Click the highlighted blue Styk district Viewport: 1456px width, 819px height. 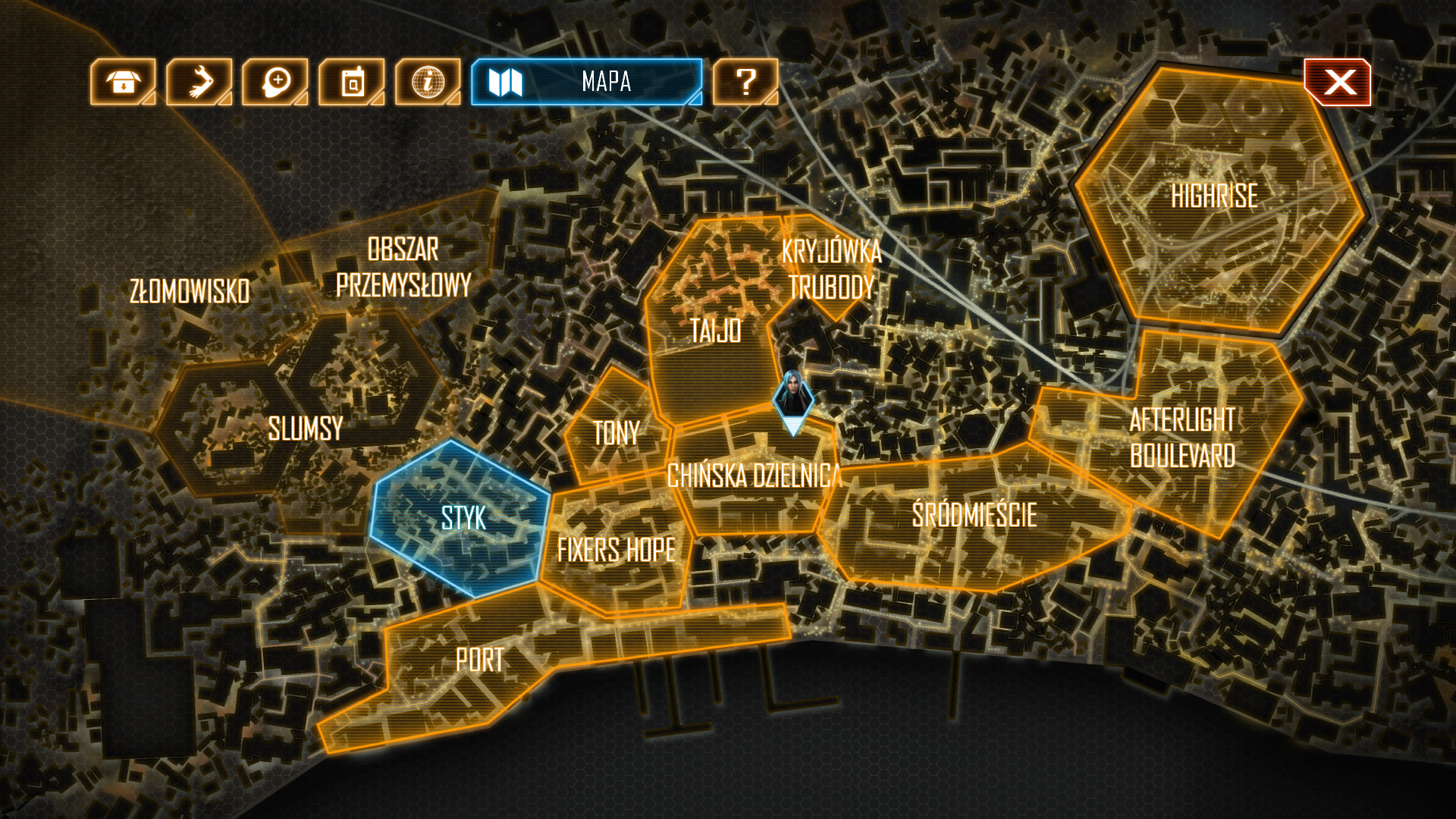[463, 519]
